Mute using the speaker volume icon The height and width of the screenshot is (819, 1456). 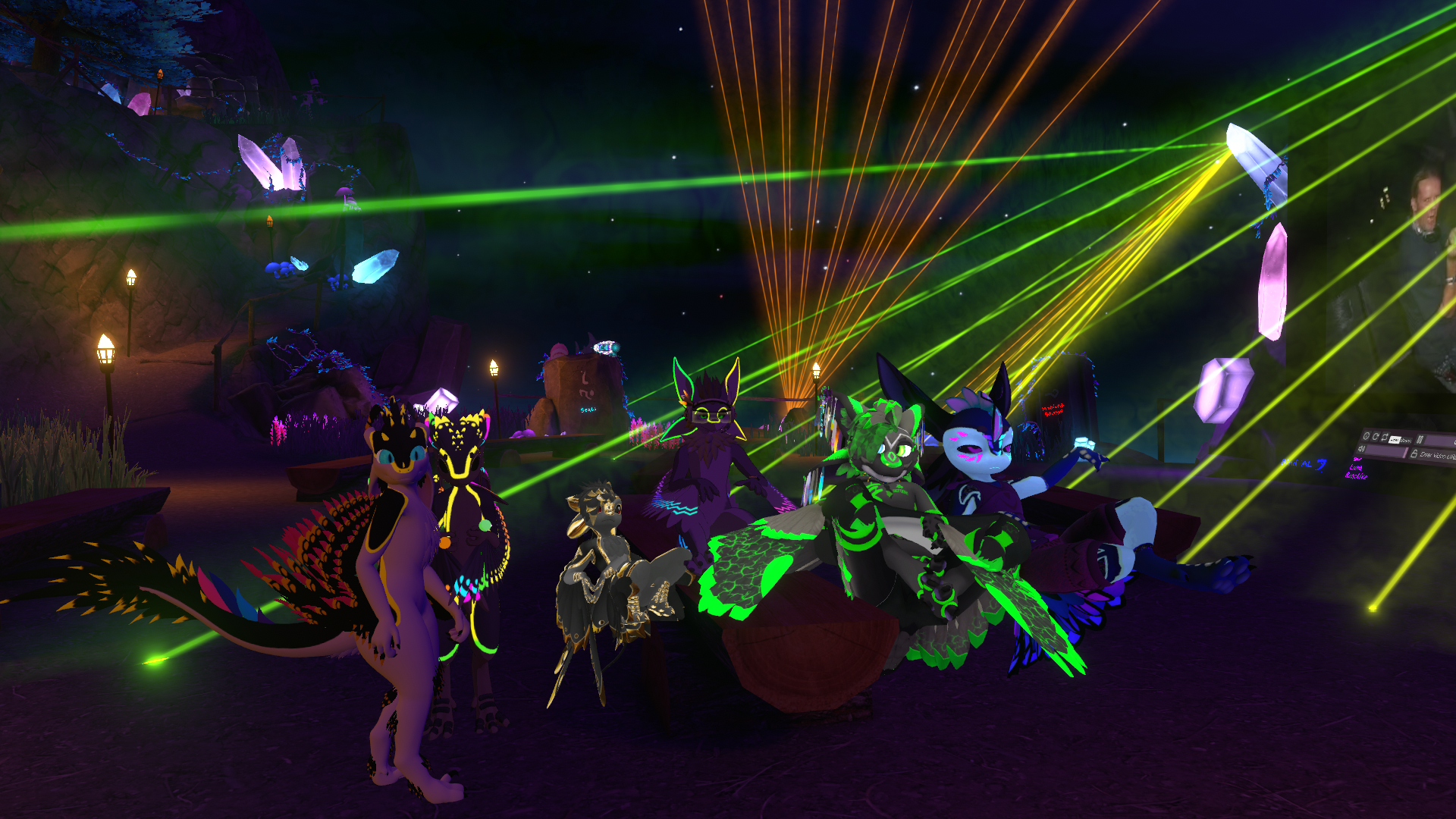[1361, 449]
